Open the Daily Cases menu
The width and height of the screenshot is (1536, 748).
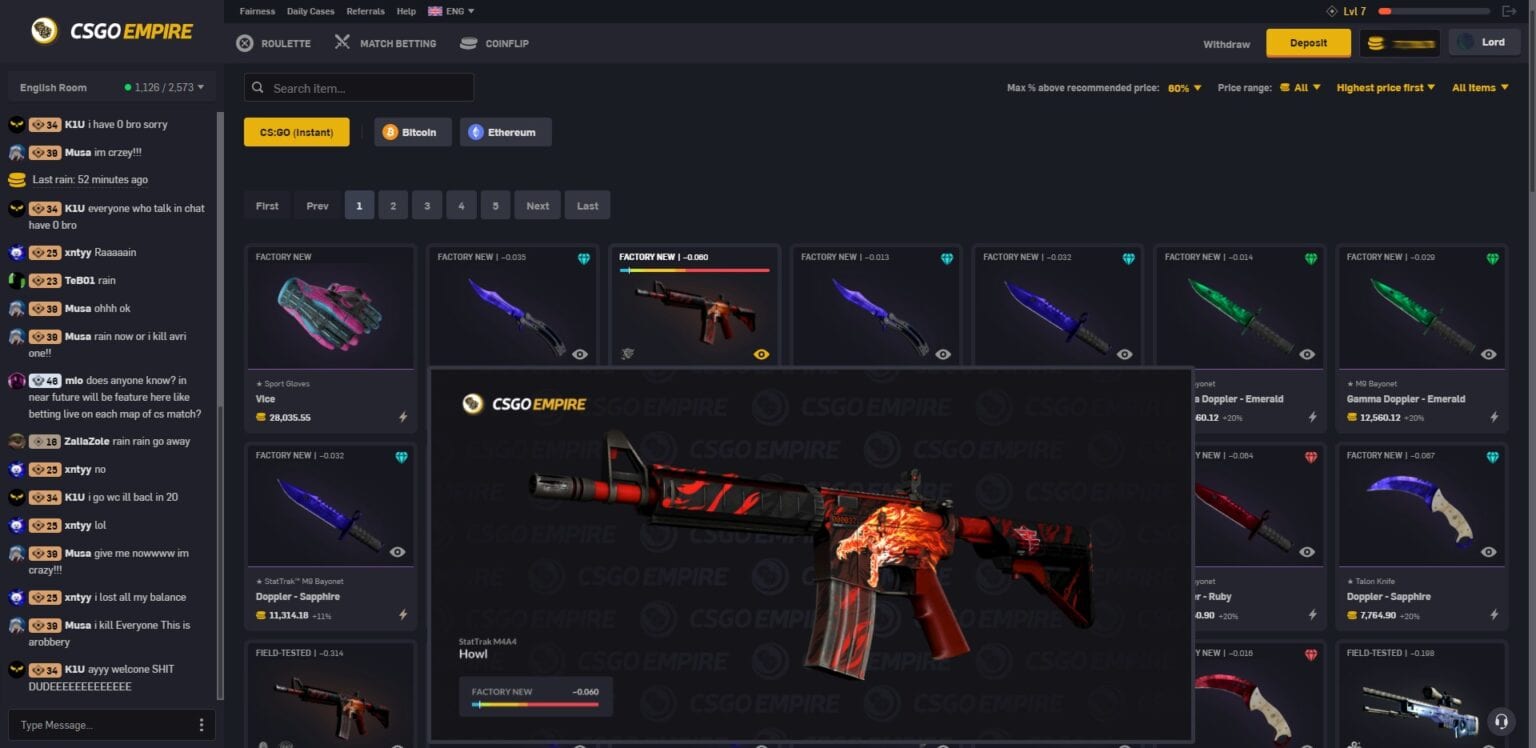[310, 11]
